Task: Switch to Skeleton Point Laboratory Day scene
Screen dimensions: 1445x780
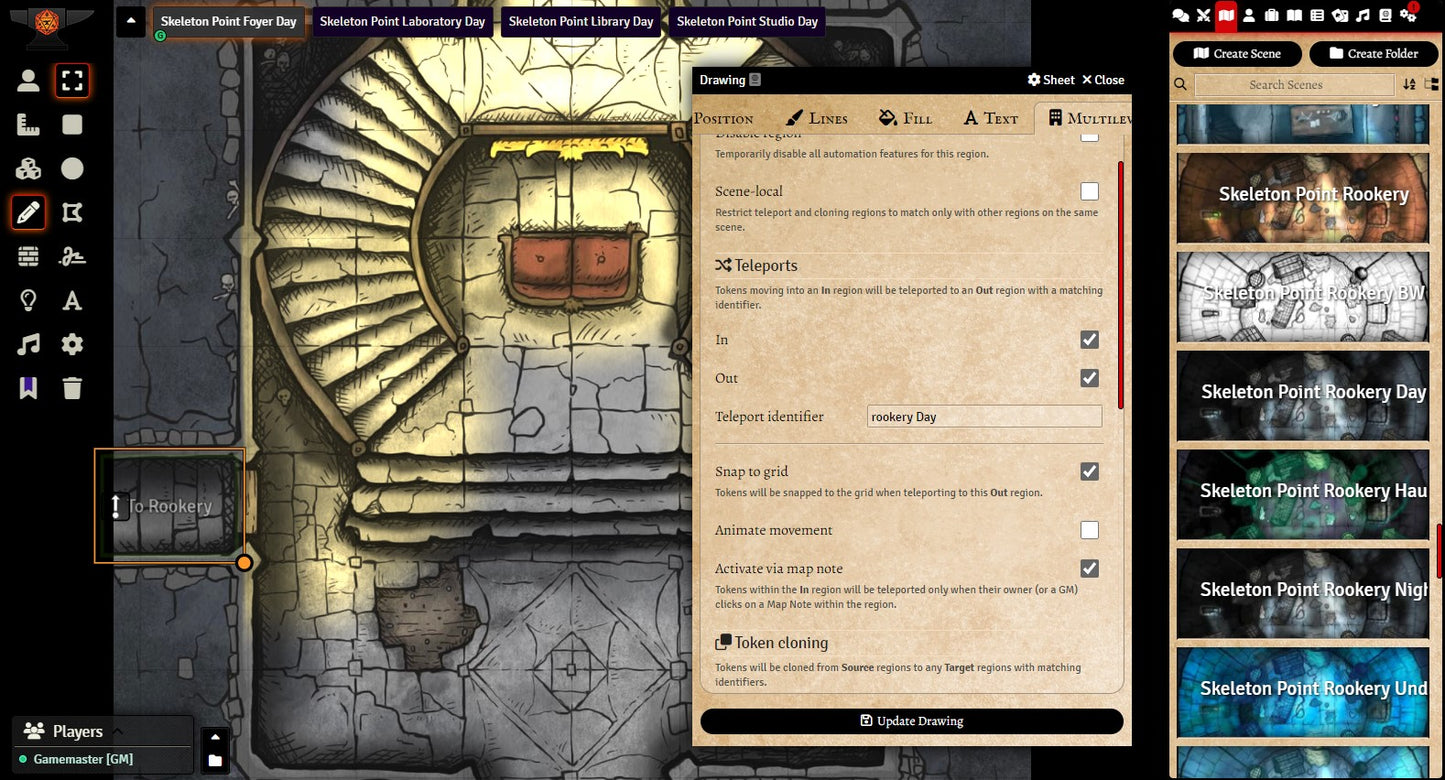Action: [x=402, y=22]
